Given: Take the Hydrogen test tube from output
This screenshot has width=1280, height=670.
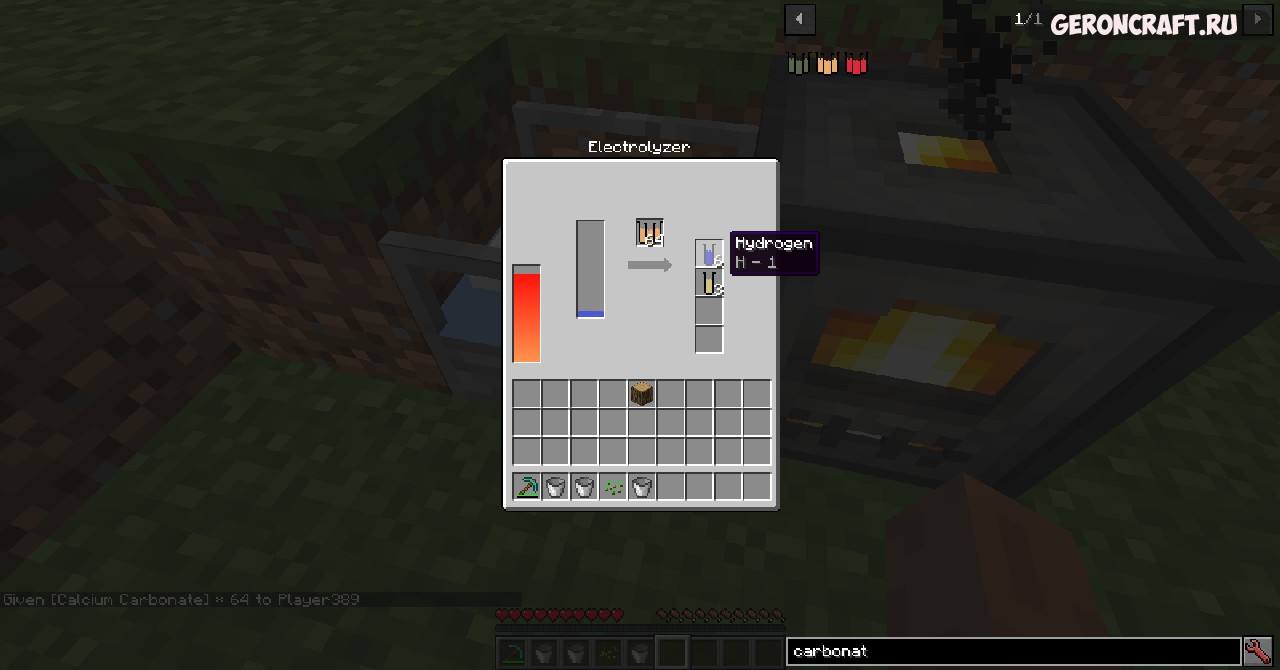Looking at the screenshot, I should click(x=709, y=254).
